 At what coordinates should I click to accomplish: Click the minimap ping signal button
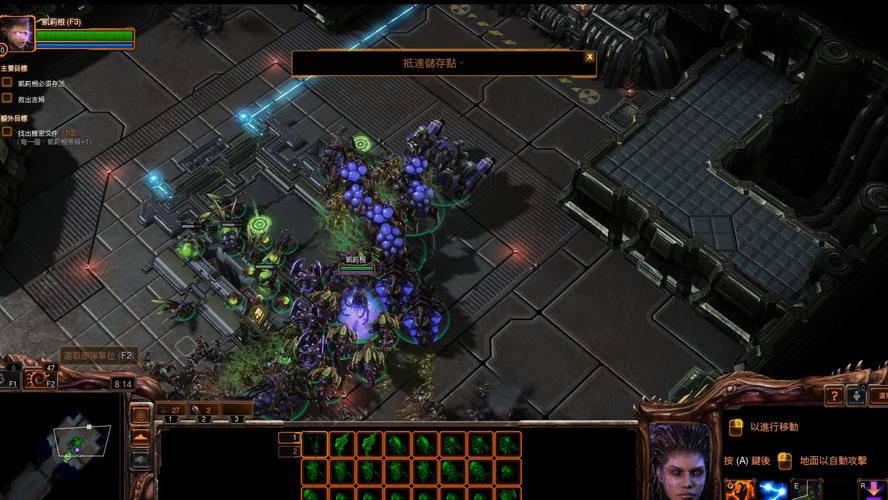141,414
